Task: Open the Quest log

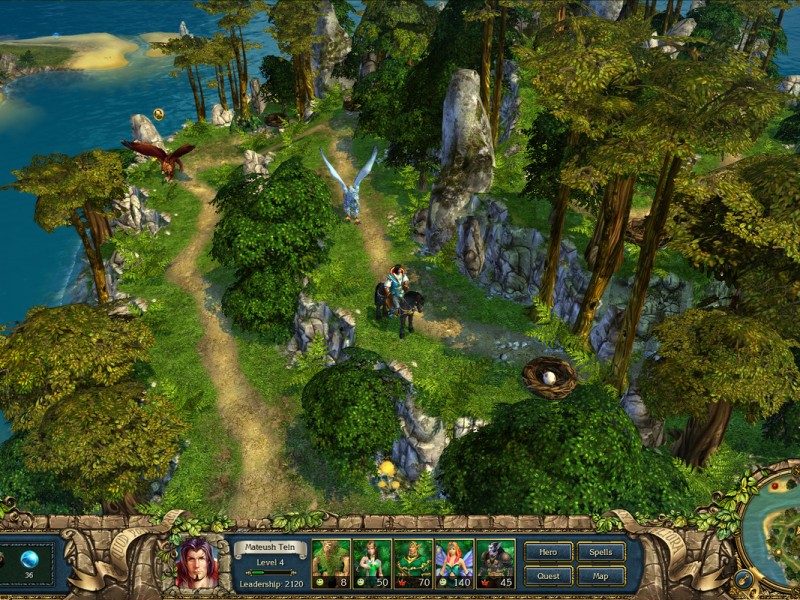Action: [x=548, y=576]
